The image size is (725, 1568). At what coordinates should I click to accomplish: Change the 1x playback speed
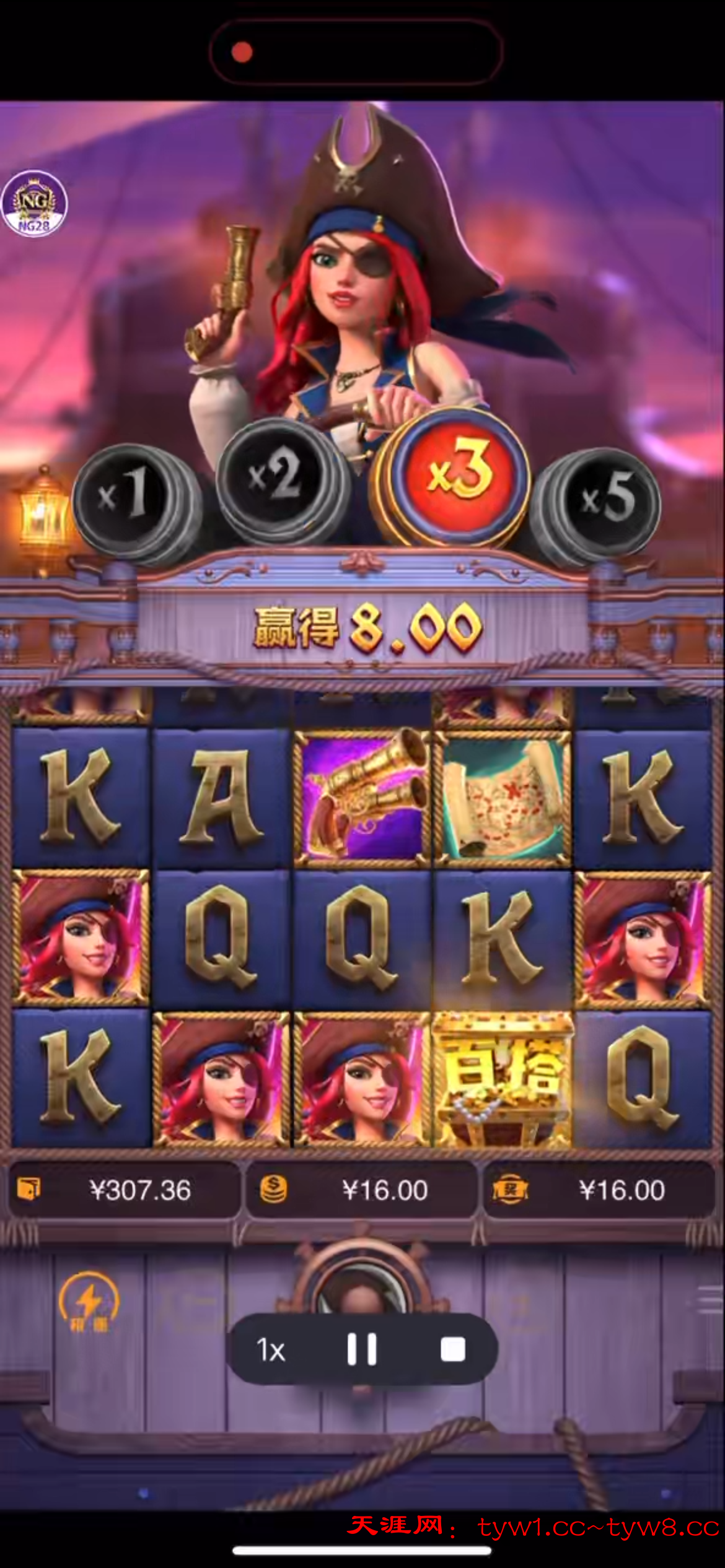(x=271, y=1350)
